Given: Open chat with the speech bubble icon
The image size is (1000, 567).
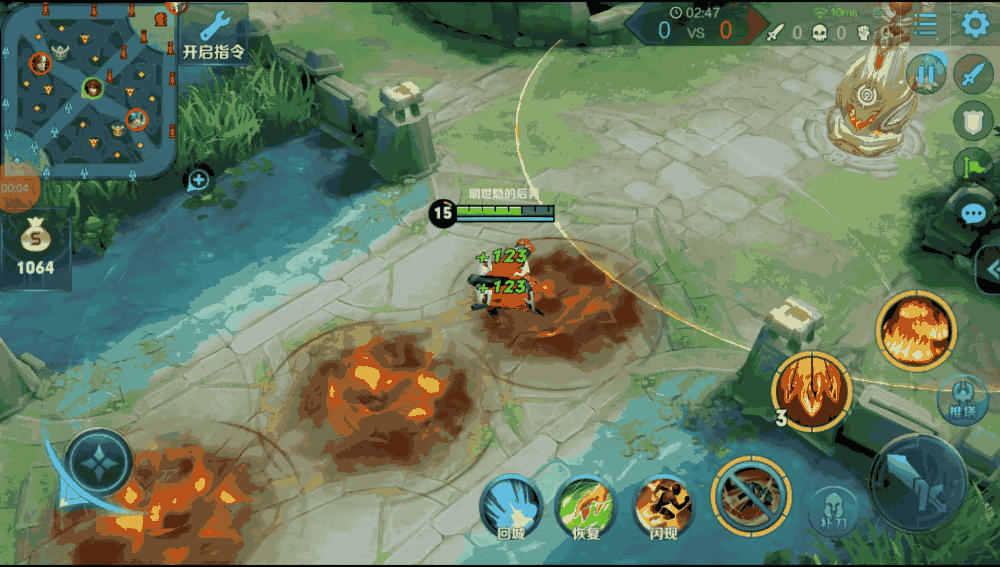Looking at the screenshot, I should pos(972,212).
